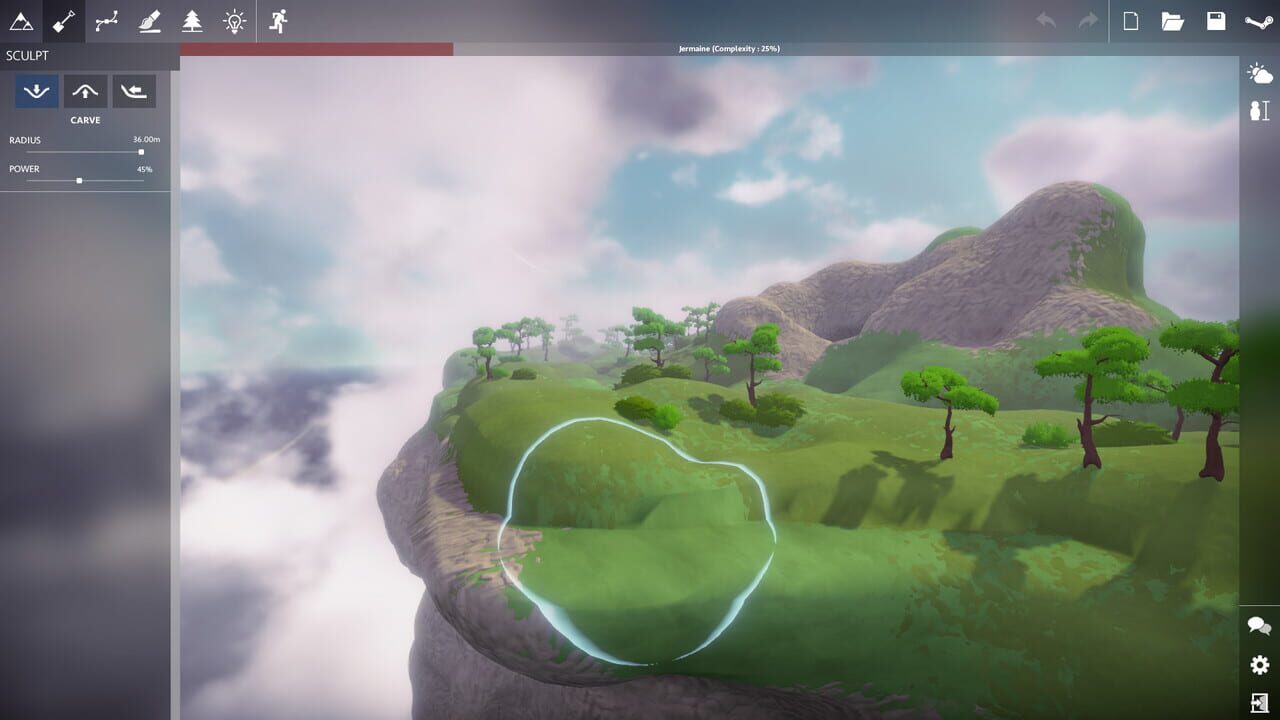1280x720 pixels.
Task: Select the Vegetation tree tool
Action: [x=191, y=21]
